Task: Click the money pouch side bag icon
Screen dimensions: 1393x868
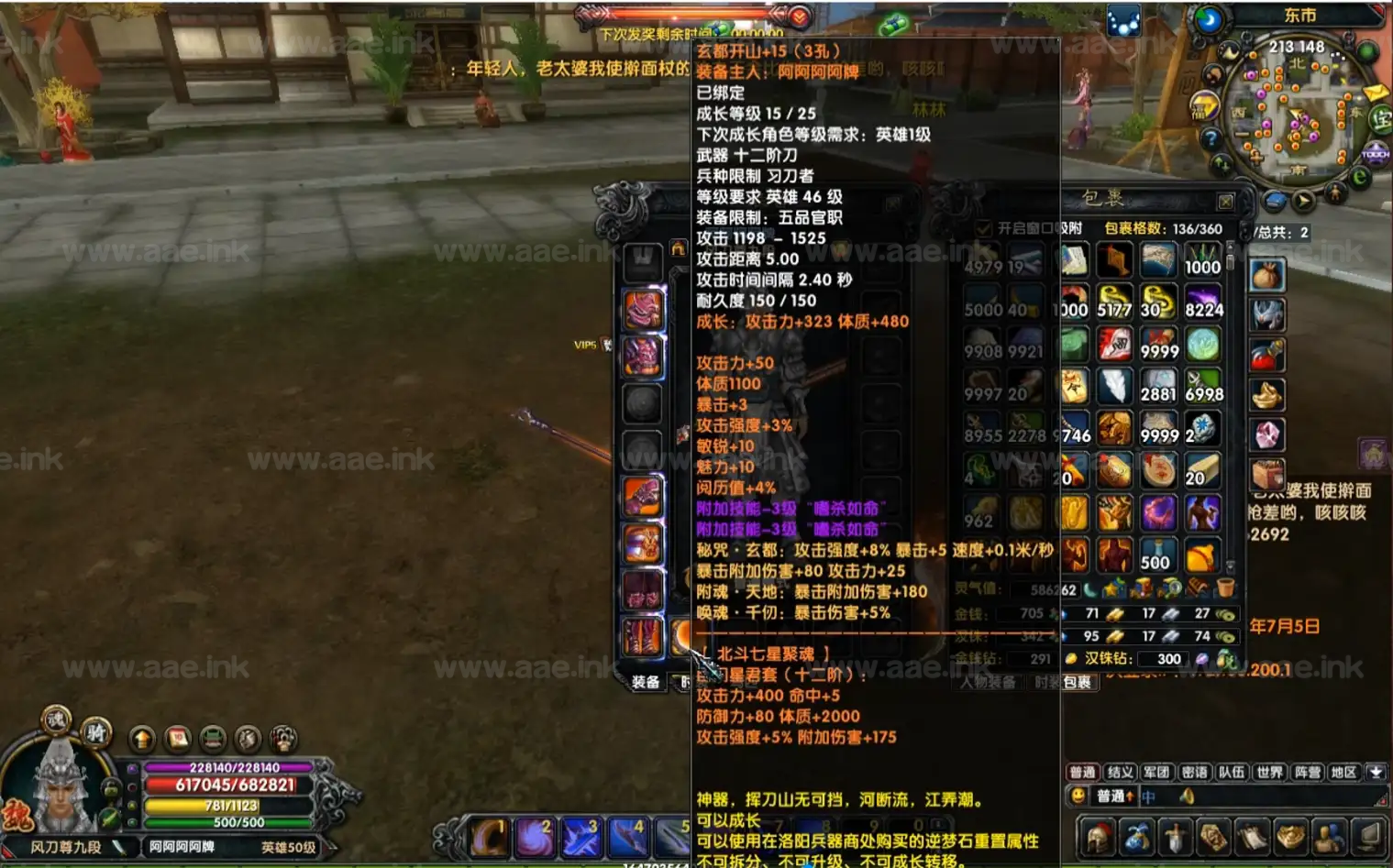Action: 1266,274
